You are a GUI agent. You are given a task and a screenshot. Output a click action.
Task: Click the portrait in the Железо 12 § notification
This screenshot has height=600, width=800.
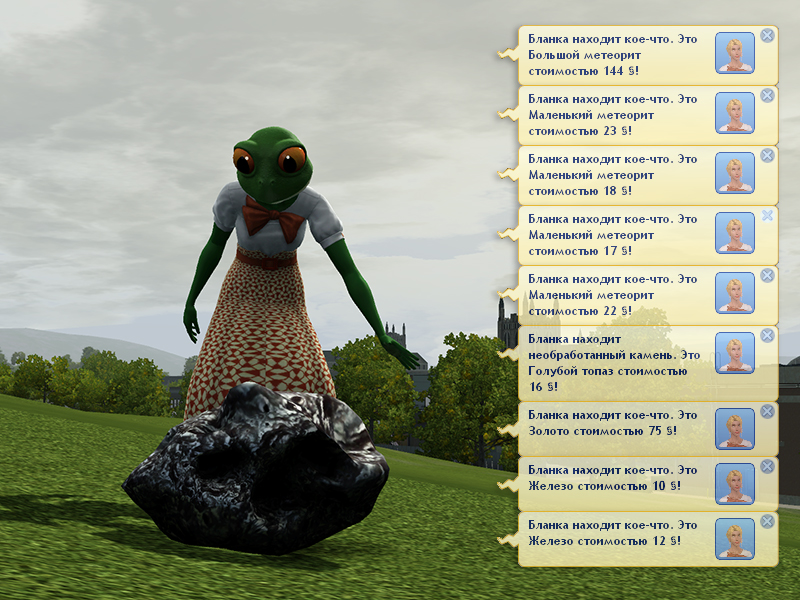pos(735,538)
